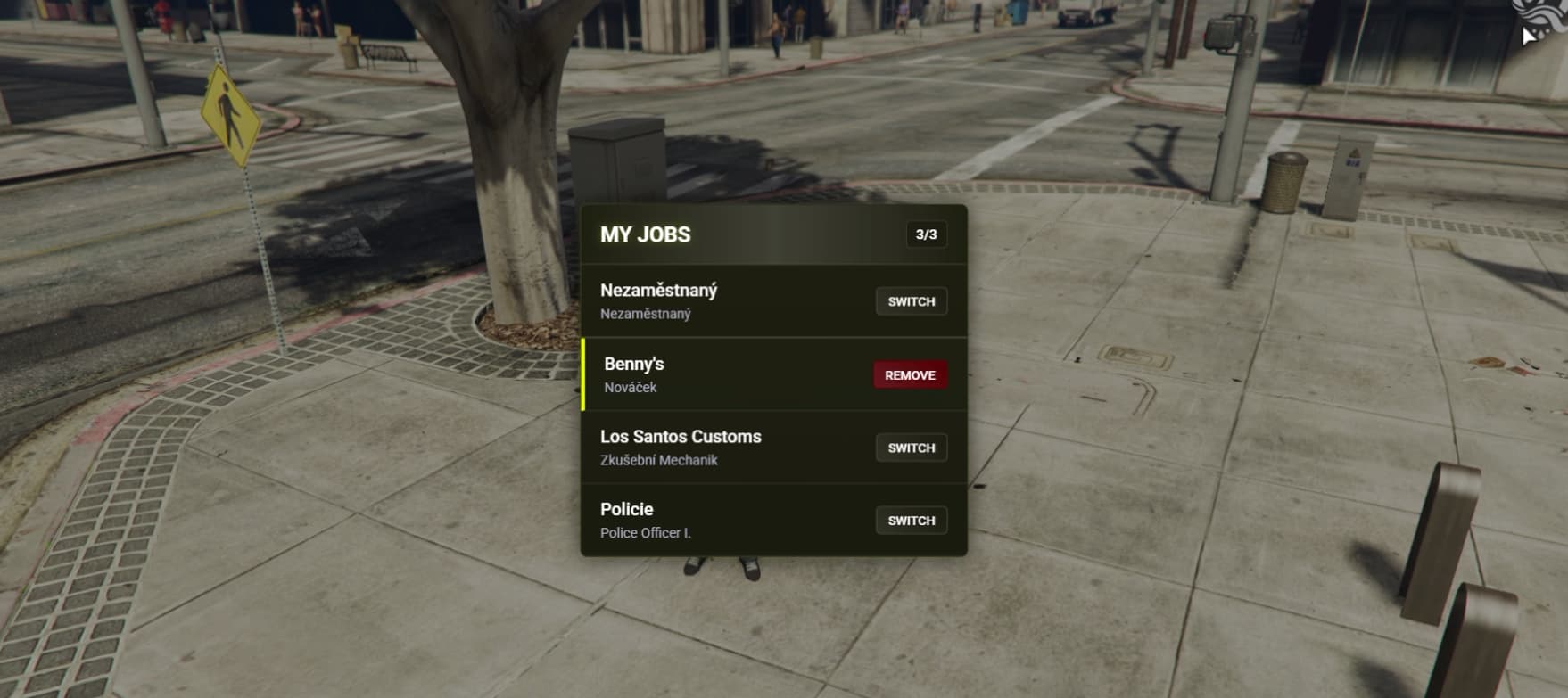The image size is (1568, 698).
Task: Click the MY JOBS title text
Action: coord(646,234)
